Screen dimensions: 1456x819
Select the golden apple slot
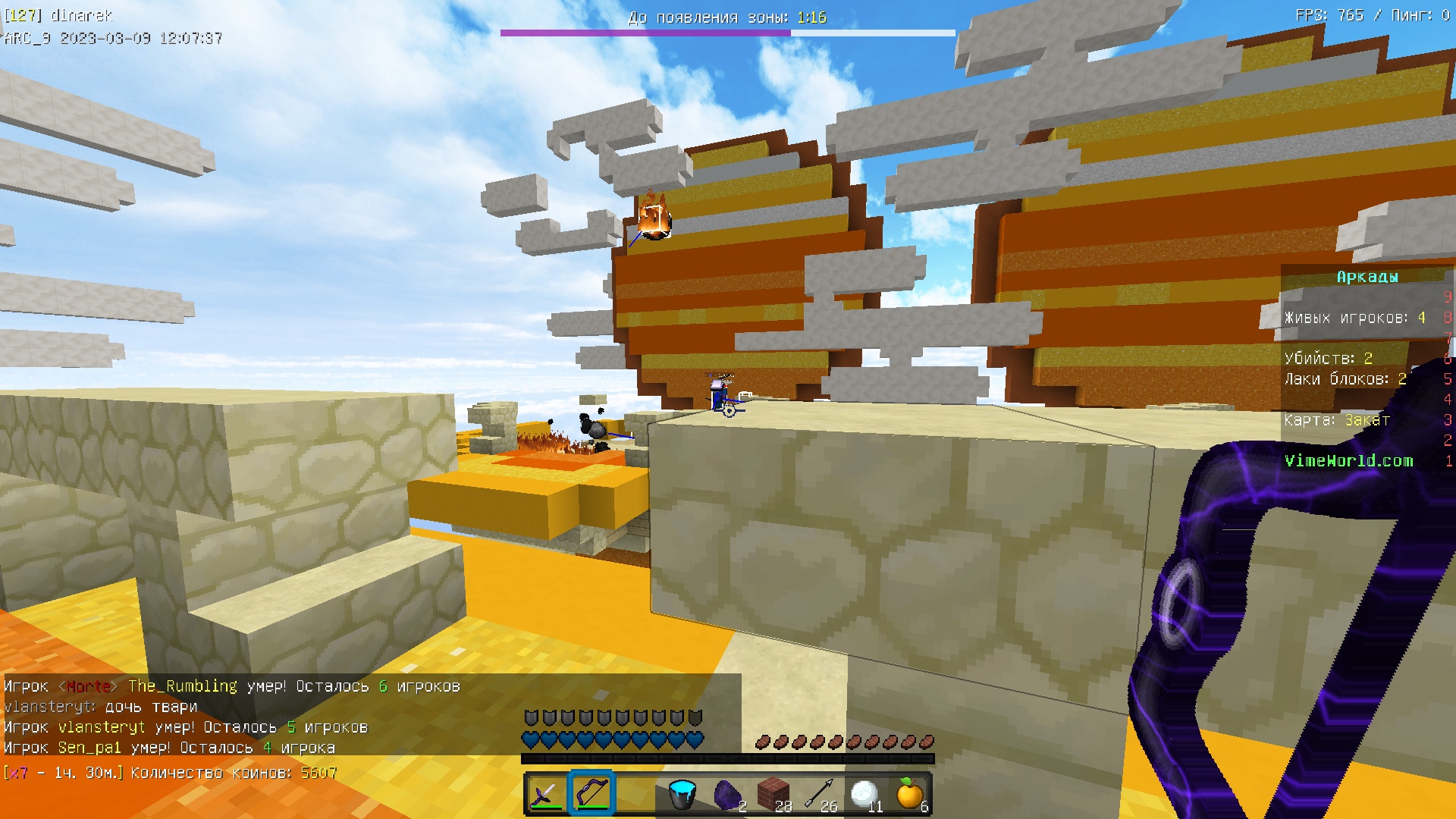(909, 794)
